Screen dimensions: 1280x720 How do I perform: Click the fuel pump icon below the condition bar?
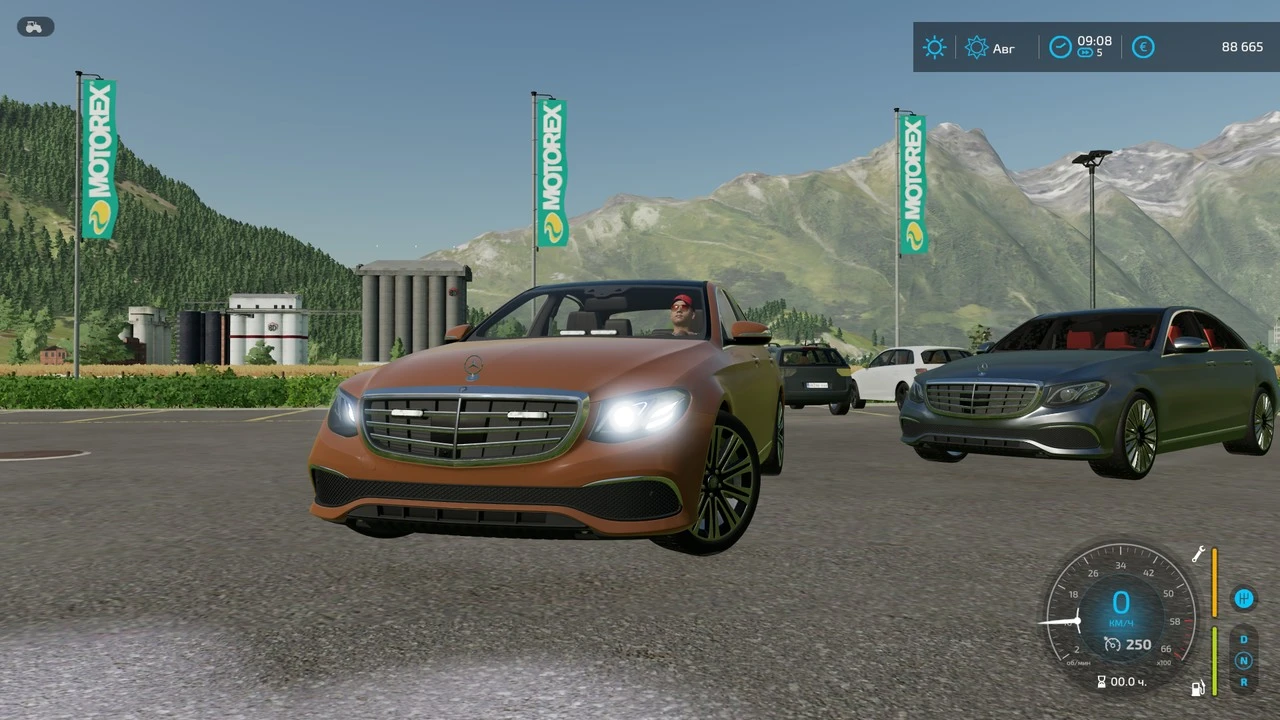(1198, 688)
